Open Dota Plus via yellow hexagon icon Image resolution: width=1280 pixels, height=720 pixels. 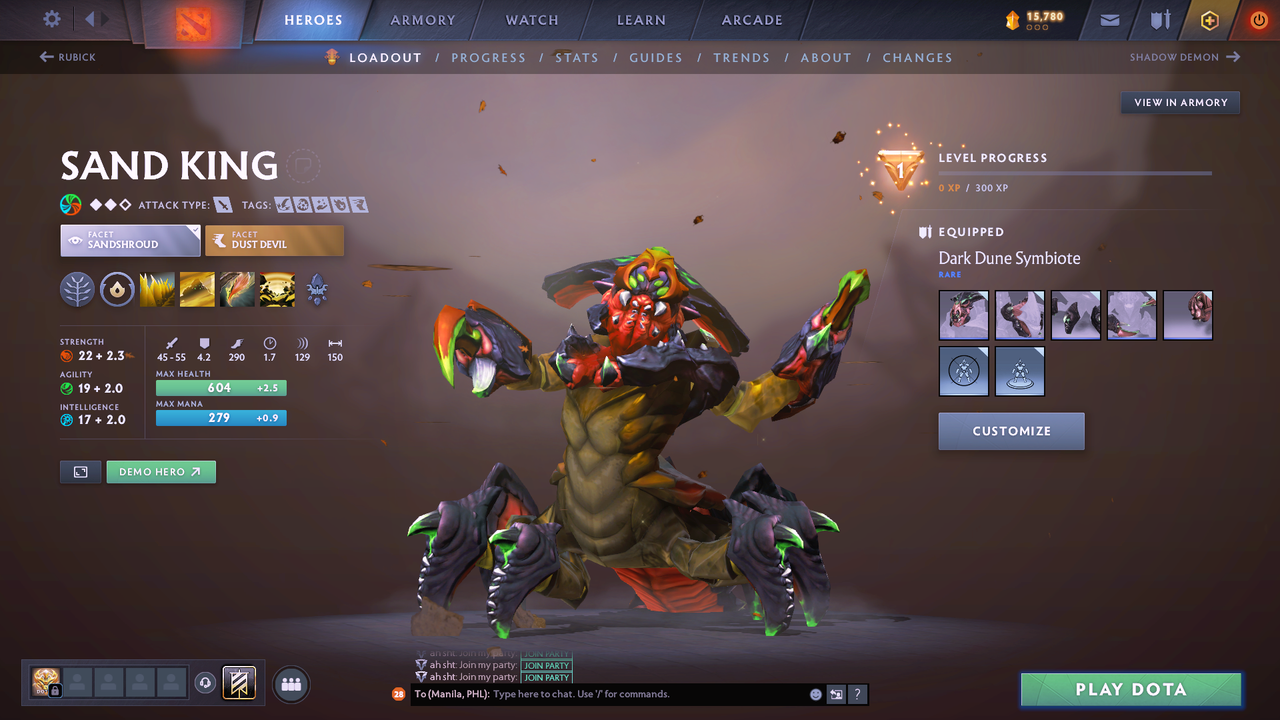pos(1209,19)
